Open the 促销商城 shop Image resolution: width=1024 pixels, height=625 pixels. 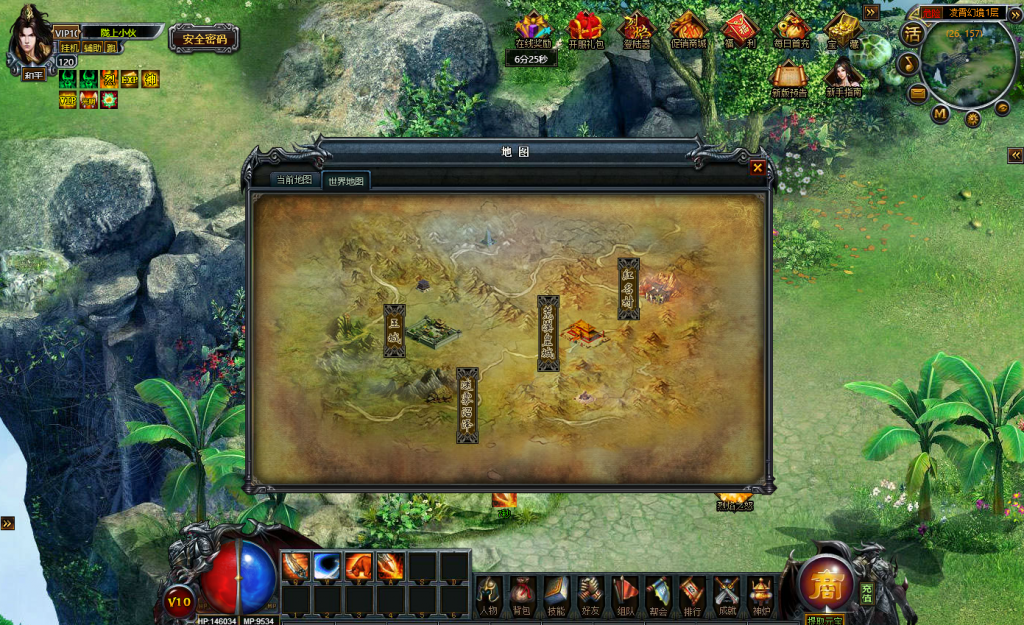pos(688,31)
